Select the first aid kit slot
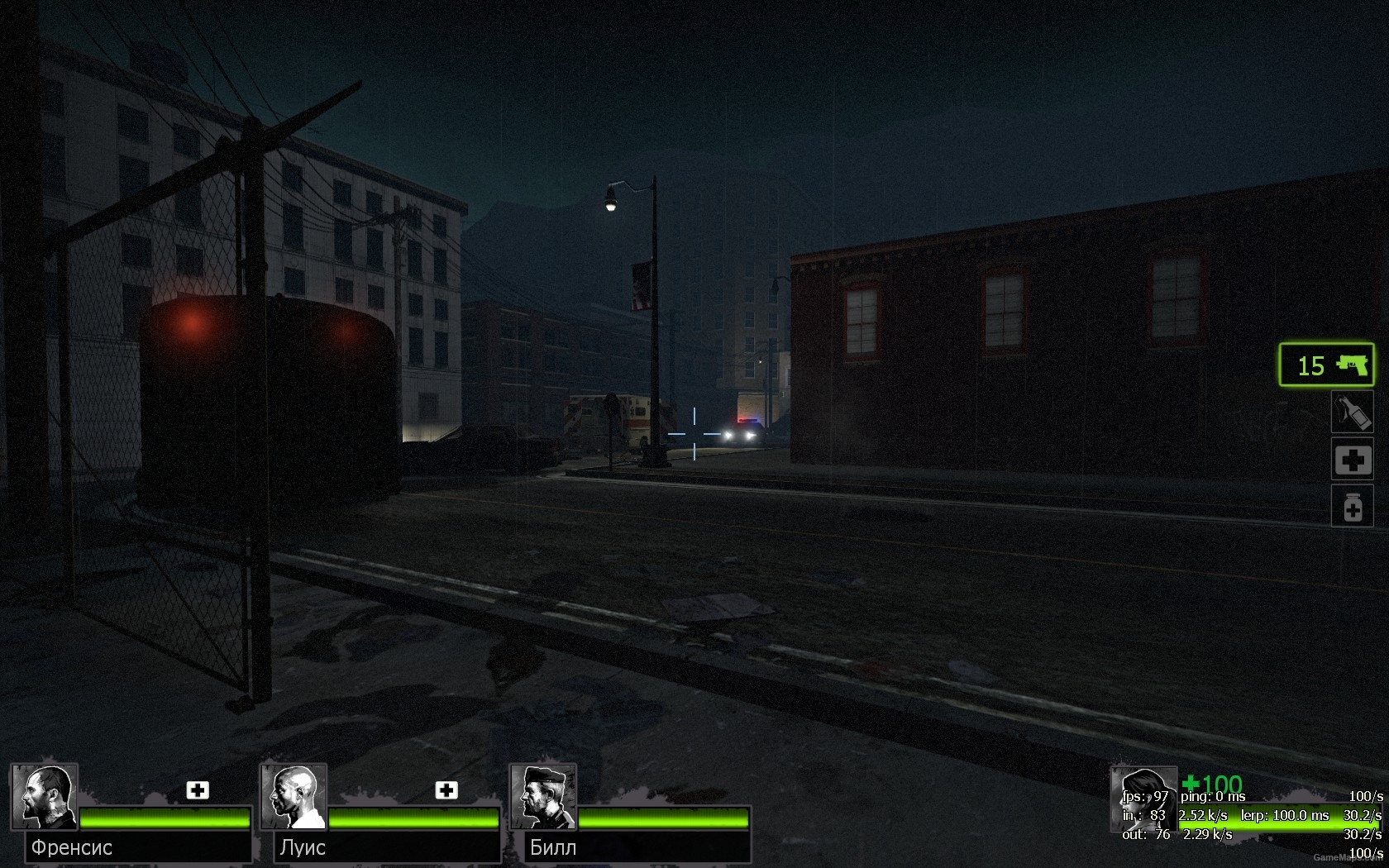The image size is (1389, 868). coord(1352,460)
